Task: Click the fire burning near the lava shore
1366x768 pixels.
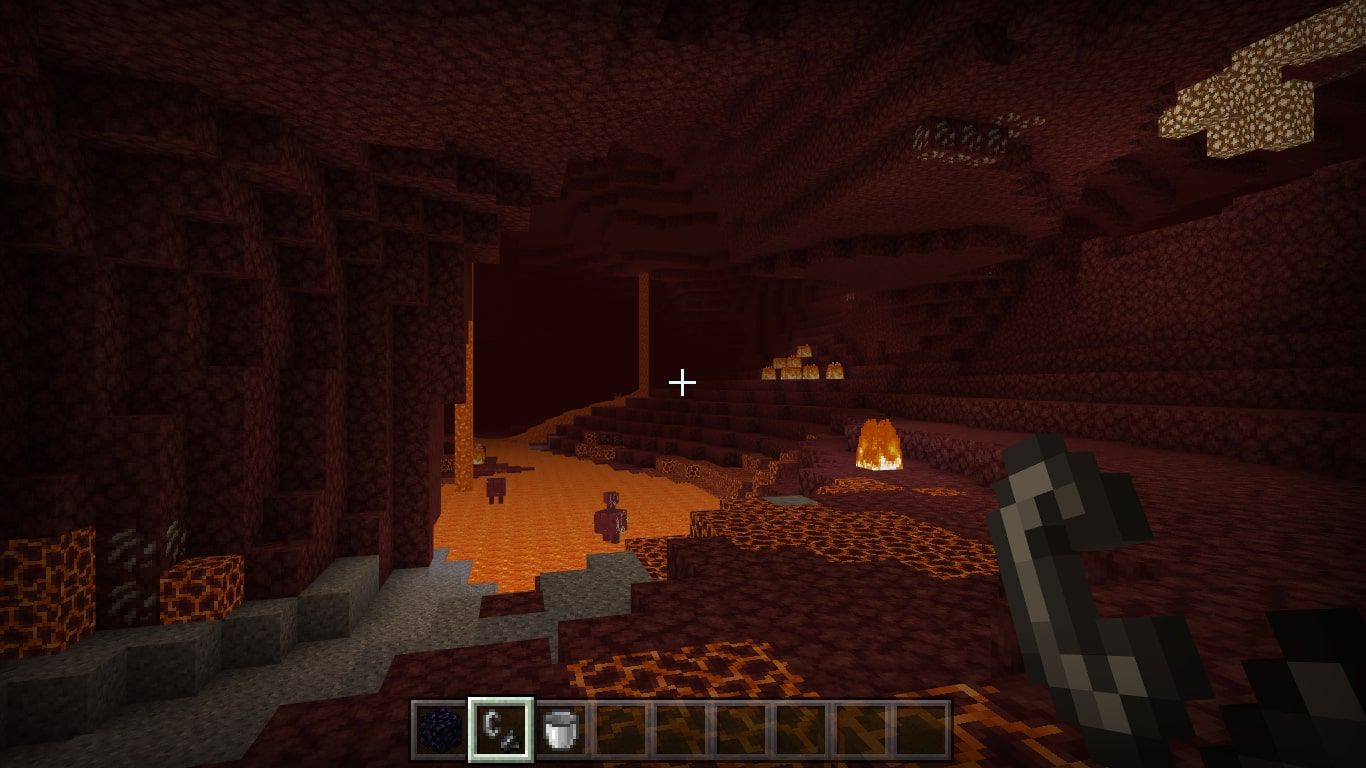Action: coord(878,445)
